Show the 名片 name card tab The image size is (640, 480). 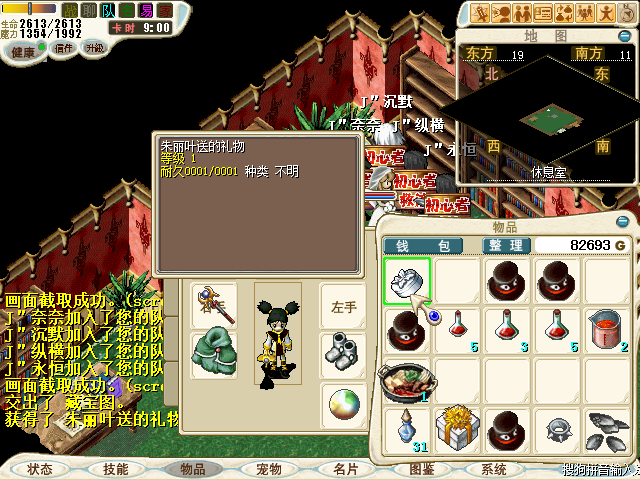tap(345, 468)
